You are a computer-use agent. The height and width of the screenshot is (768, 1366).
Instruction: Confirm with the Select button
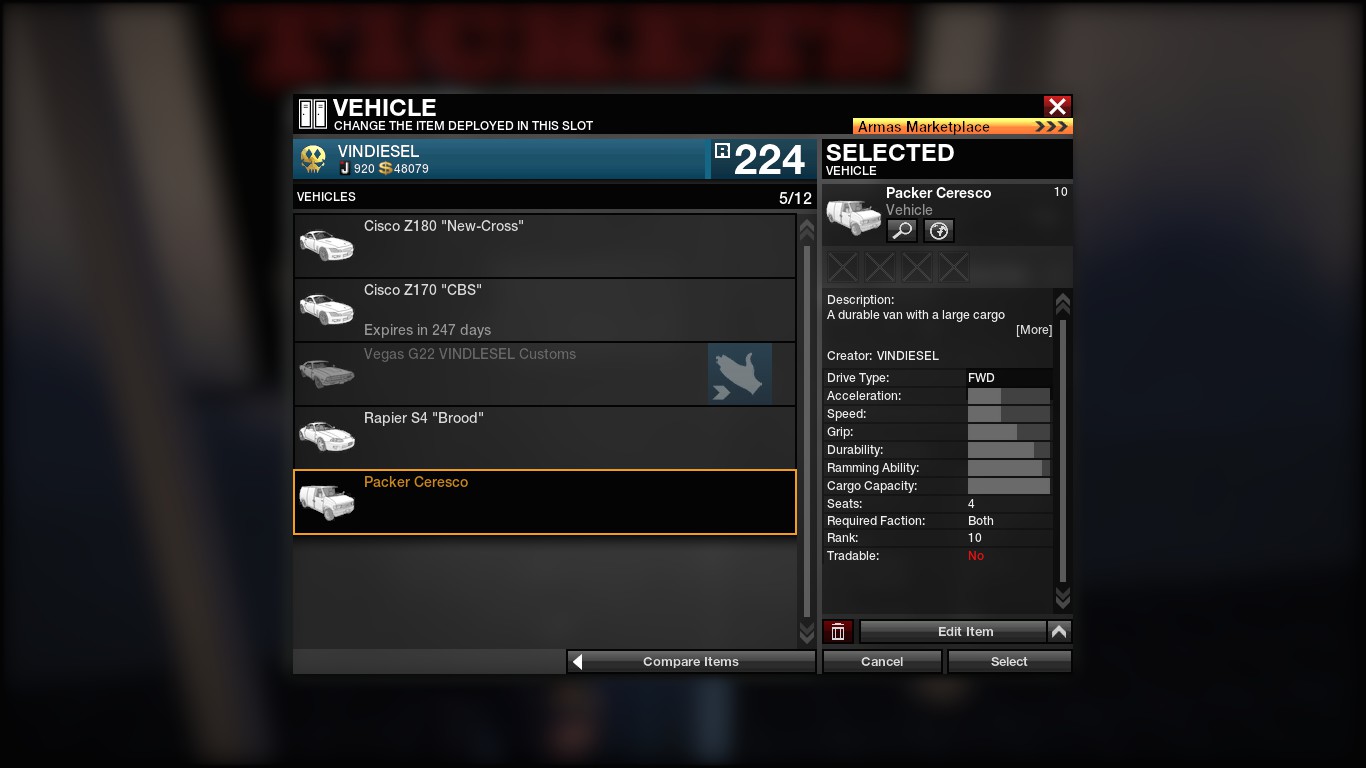pyautogui.click(x=1009, y=661)
